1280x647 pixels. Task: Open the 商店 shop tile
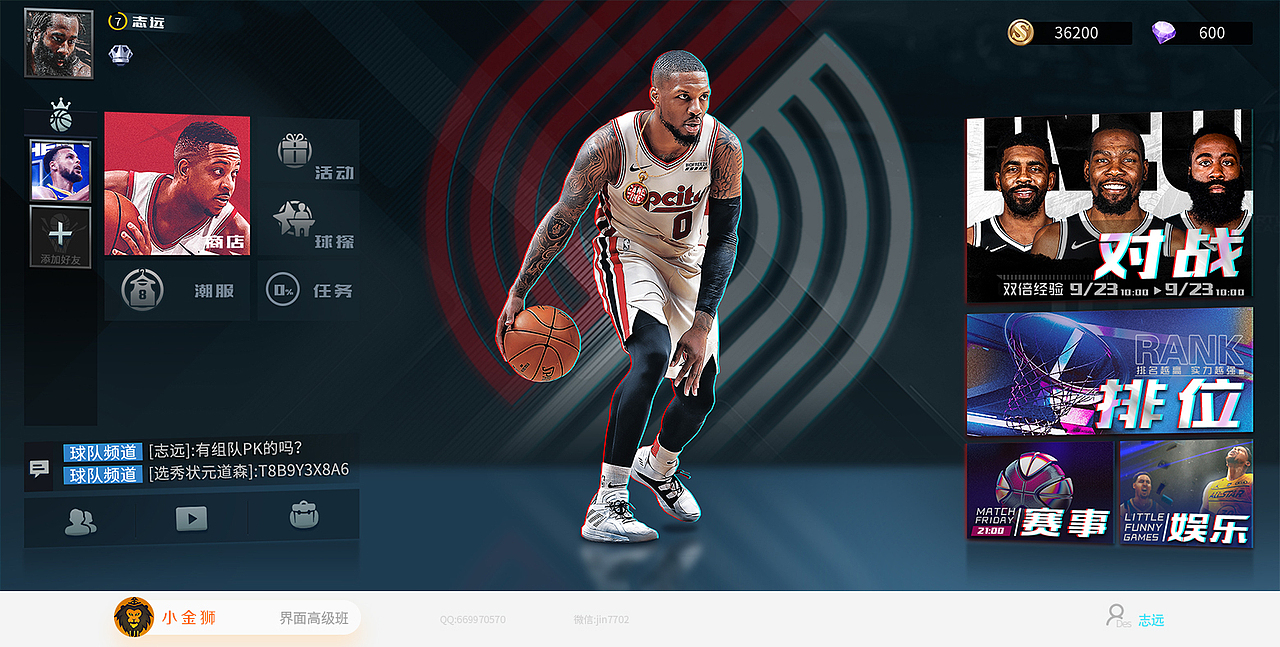pos(177,184)
